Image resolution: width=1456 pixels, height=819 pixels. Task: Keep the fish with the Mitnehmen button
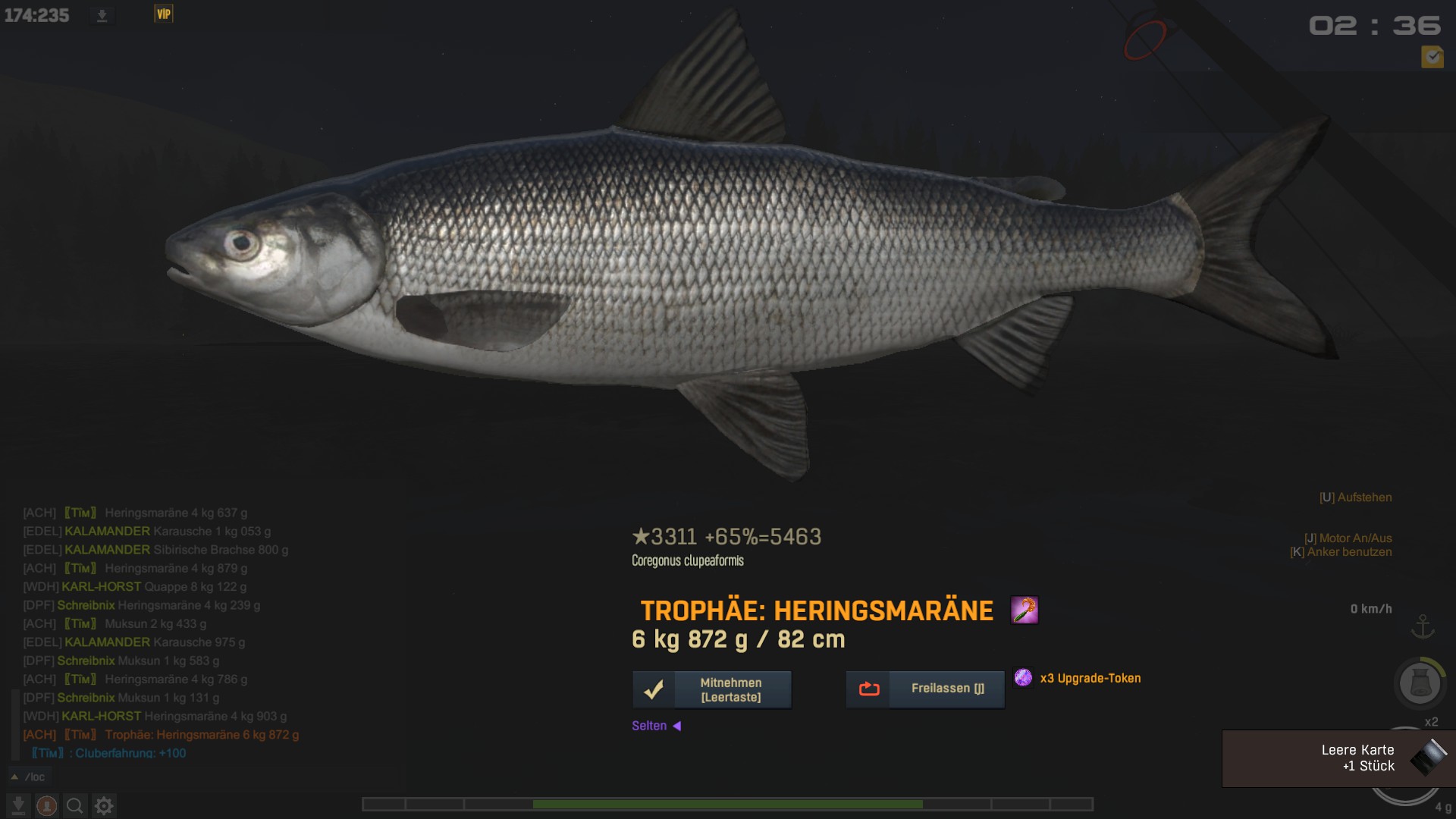coord(712,689)
